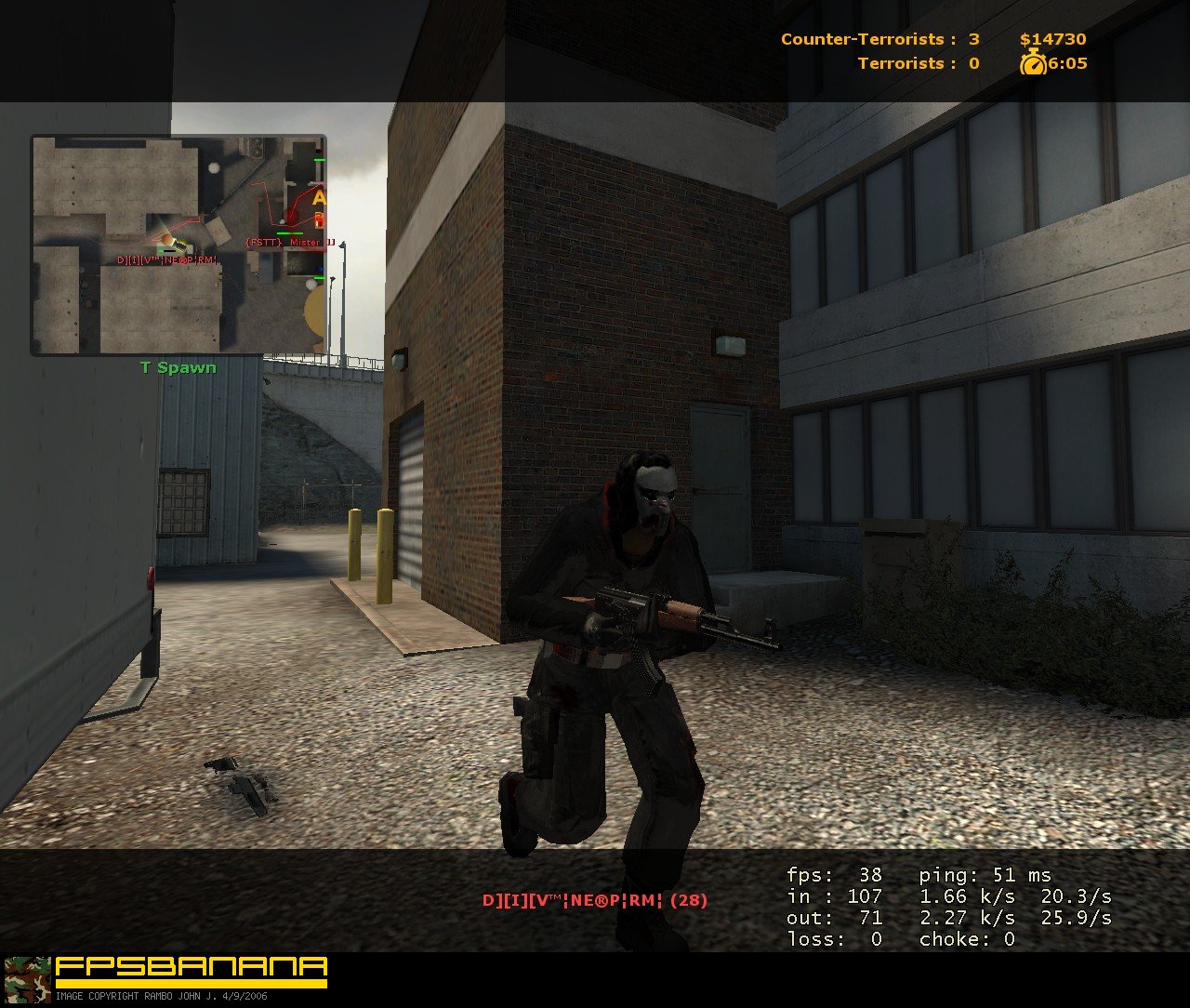1190x1008 pixels.
Task: Click the C4 bomb icon below the A marker
Action: coord(320,219)
